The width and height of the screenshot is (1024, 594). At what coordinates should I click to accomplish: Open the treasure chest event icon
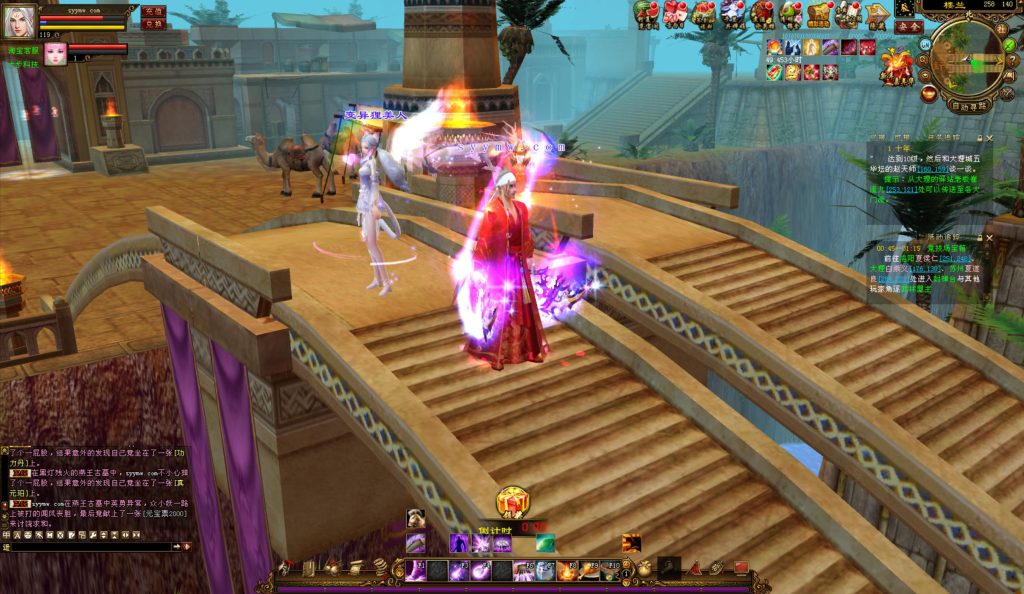pyautogui.click(x=819, y=13)
